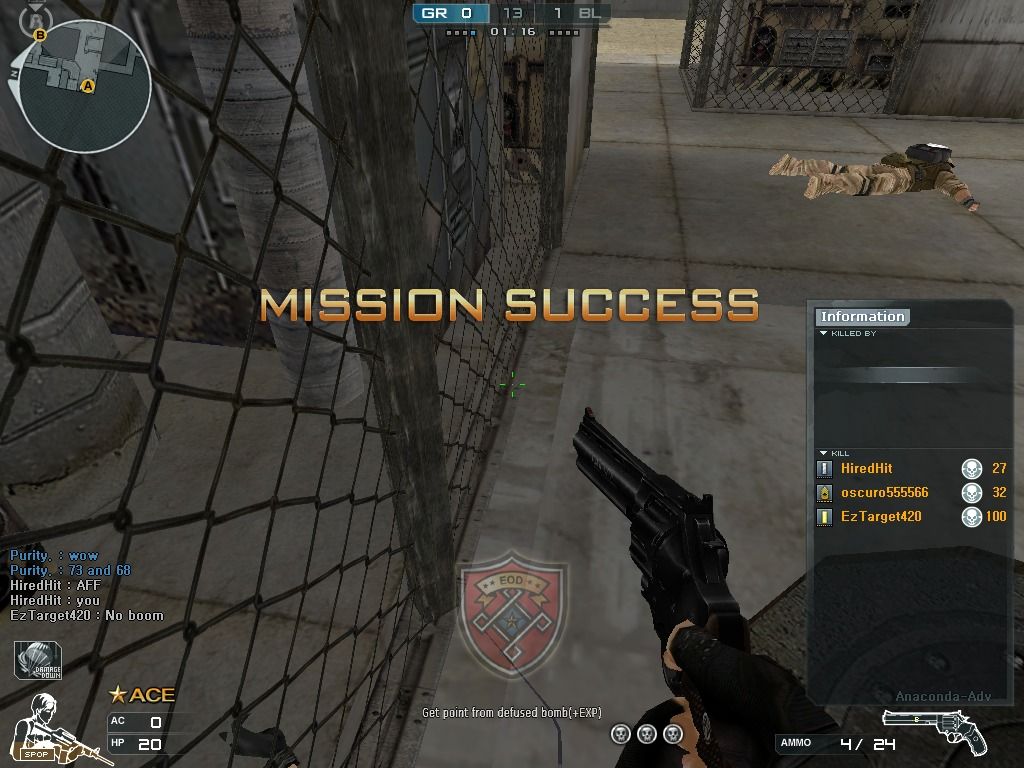Select oscuro555566 in the kill list
The height and width of the screenshot is (768, 1024).
coord(884,492)
